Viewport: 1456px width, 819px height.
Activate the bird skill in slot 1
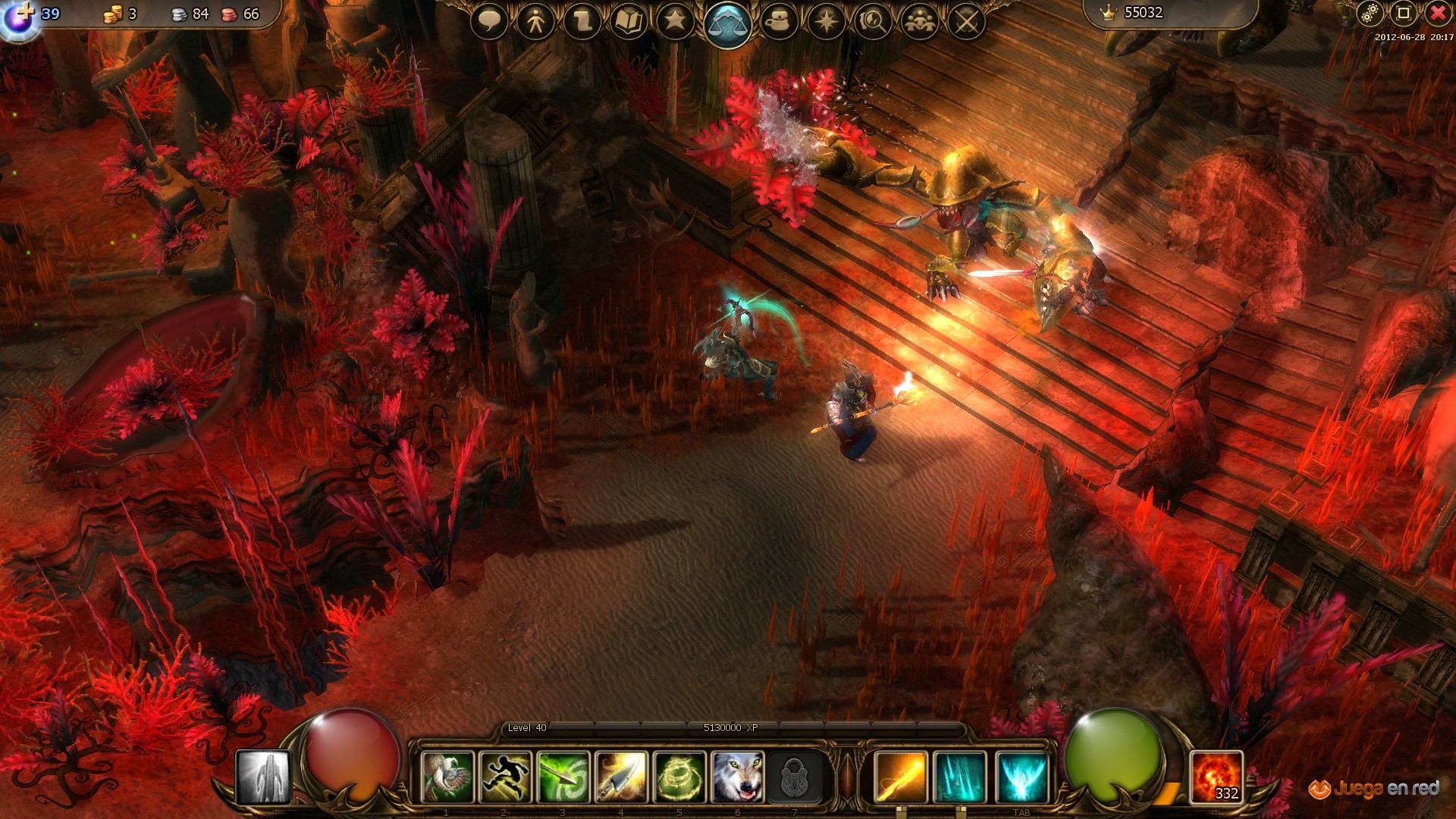click(447, 777)
